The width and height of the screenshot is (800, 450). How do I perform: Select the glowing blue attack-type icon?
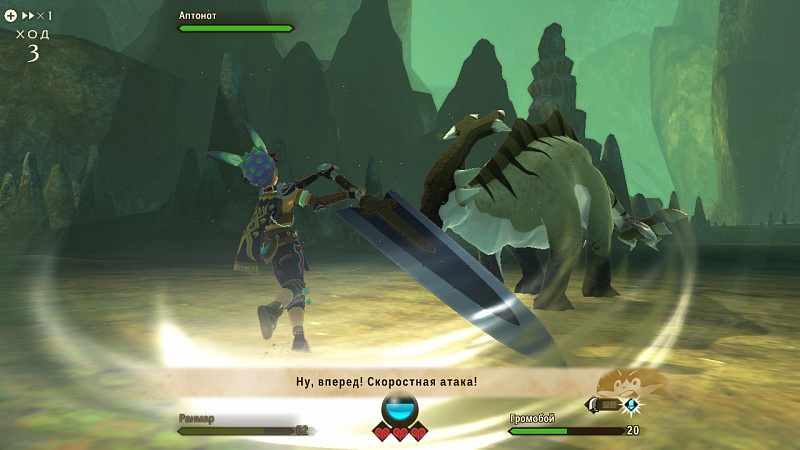(x=632, y=405)
